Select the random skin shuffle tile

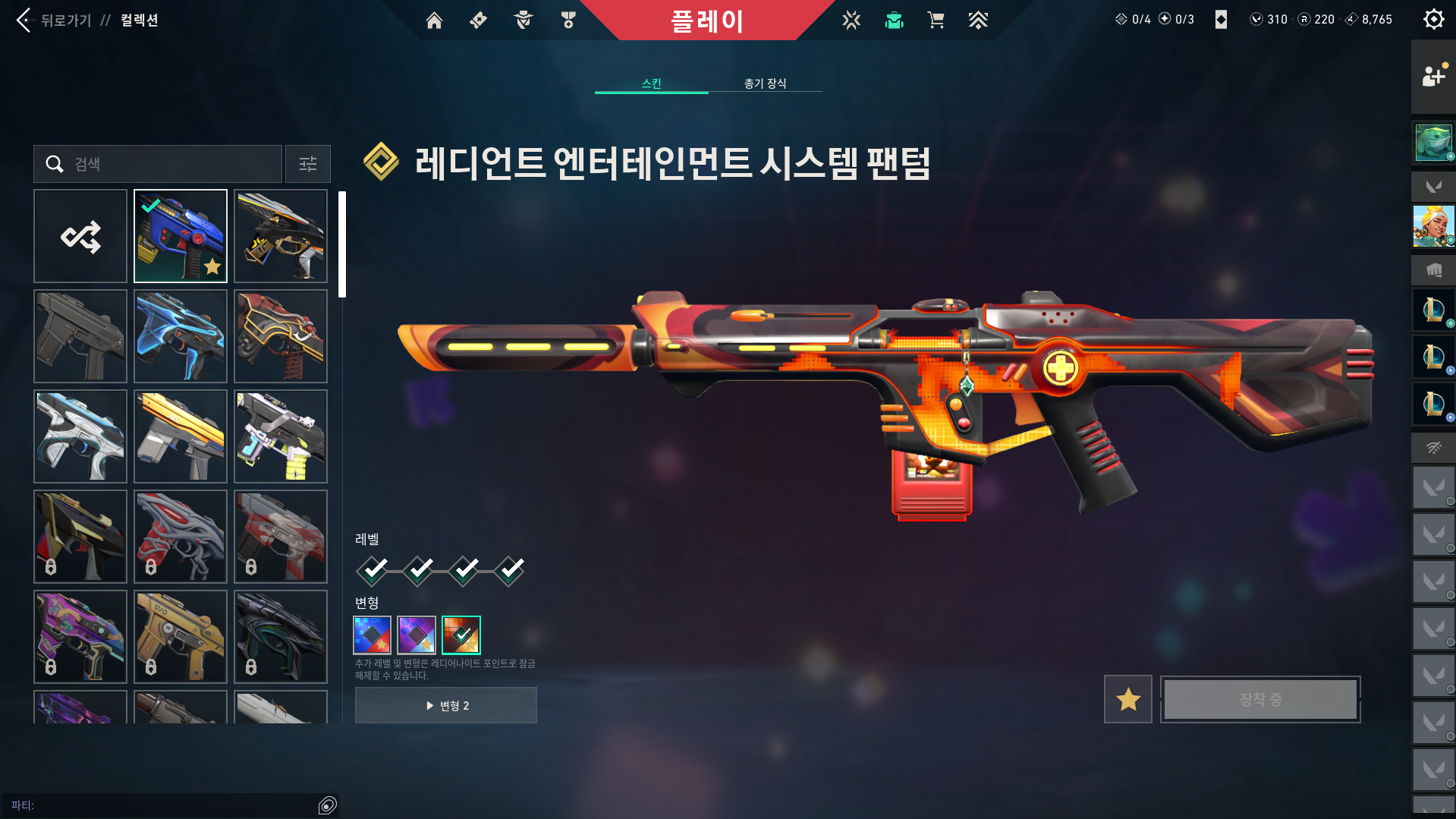point(80,235)
